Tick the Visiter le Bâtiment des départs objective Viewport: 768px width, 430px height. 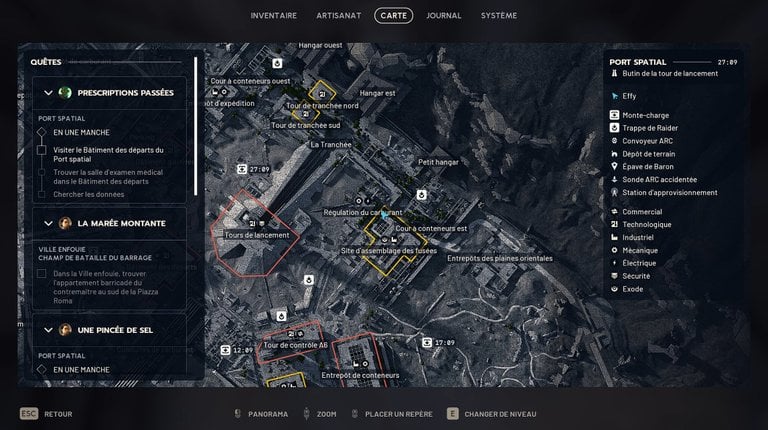pos(42,150)
